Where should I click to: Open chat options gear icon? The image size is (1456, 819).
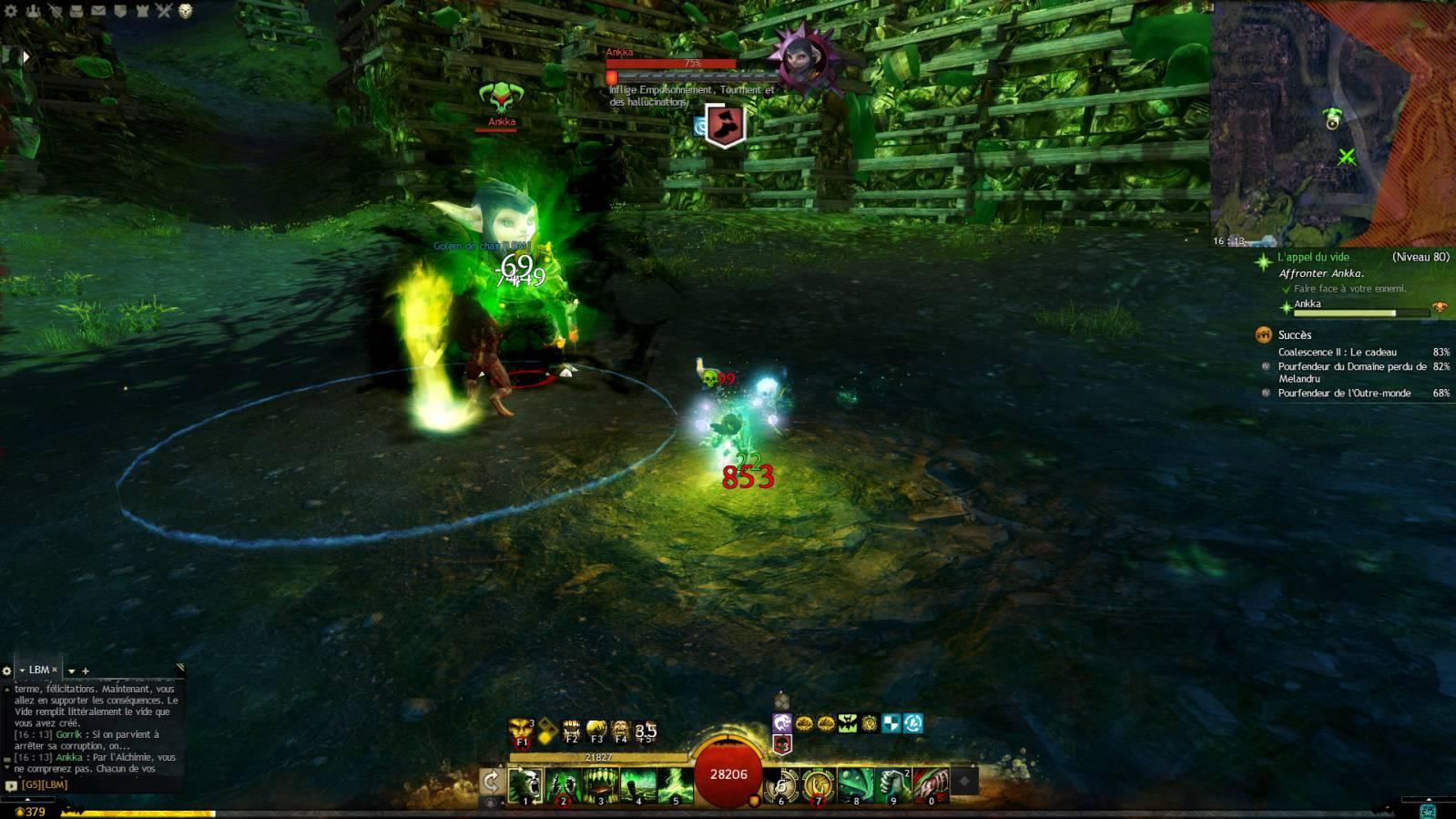6,671
